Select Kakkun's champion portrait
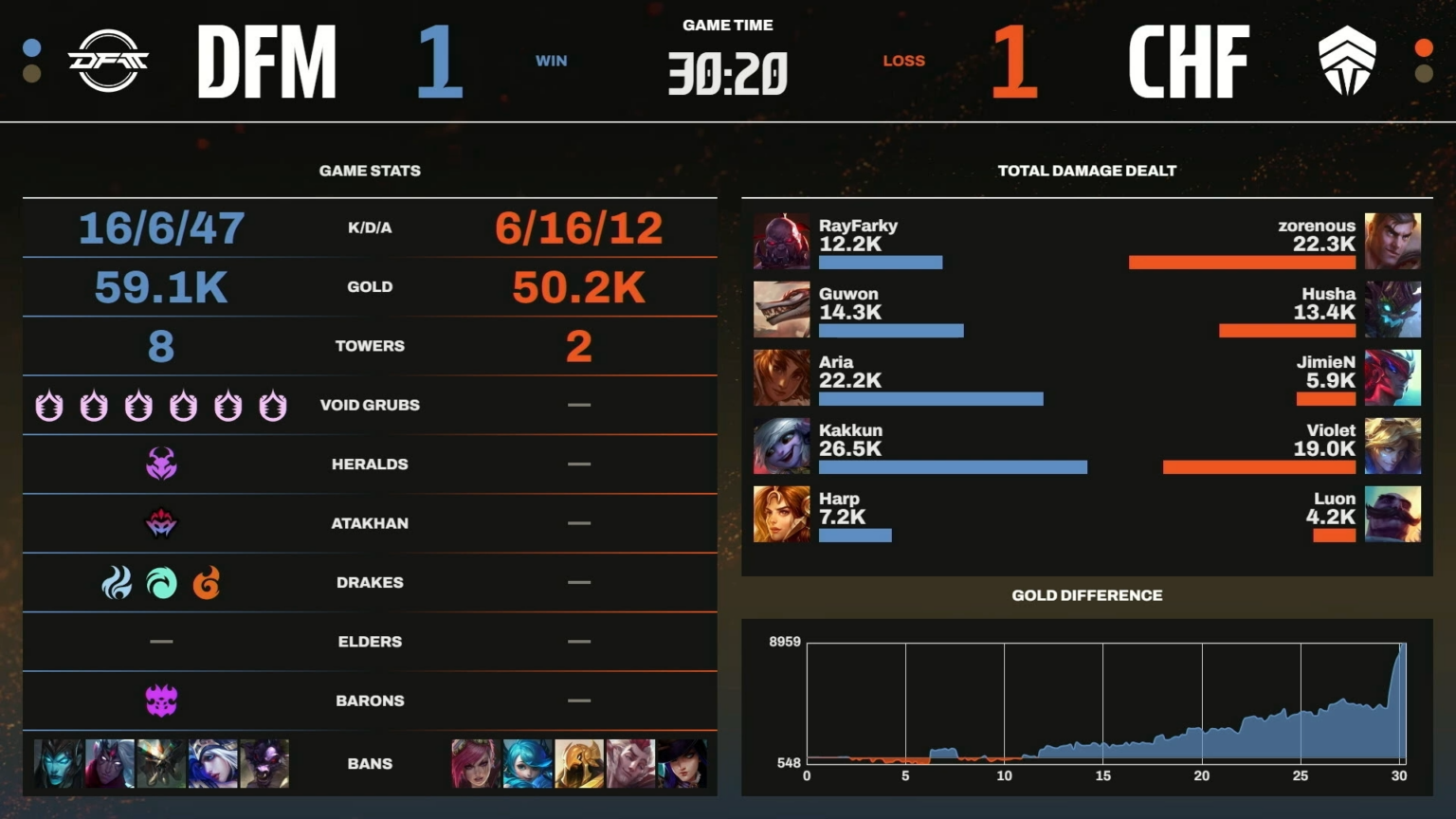The height and width of the screenshot is (819, 1456). (x=781, y=446)
